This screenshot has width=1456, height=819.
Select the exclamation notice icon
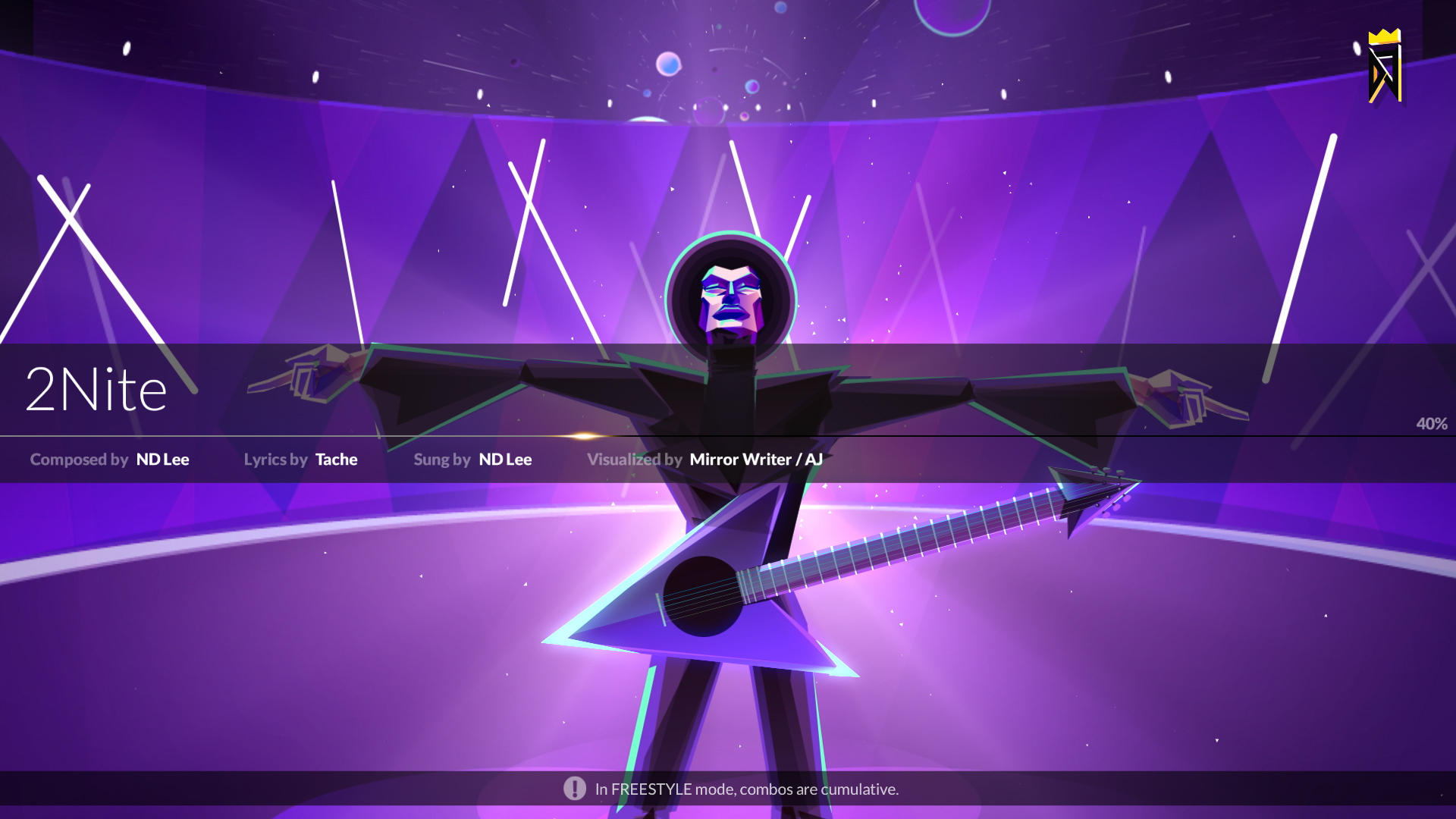coord(576,789)
